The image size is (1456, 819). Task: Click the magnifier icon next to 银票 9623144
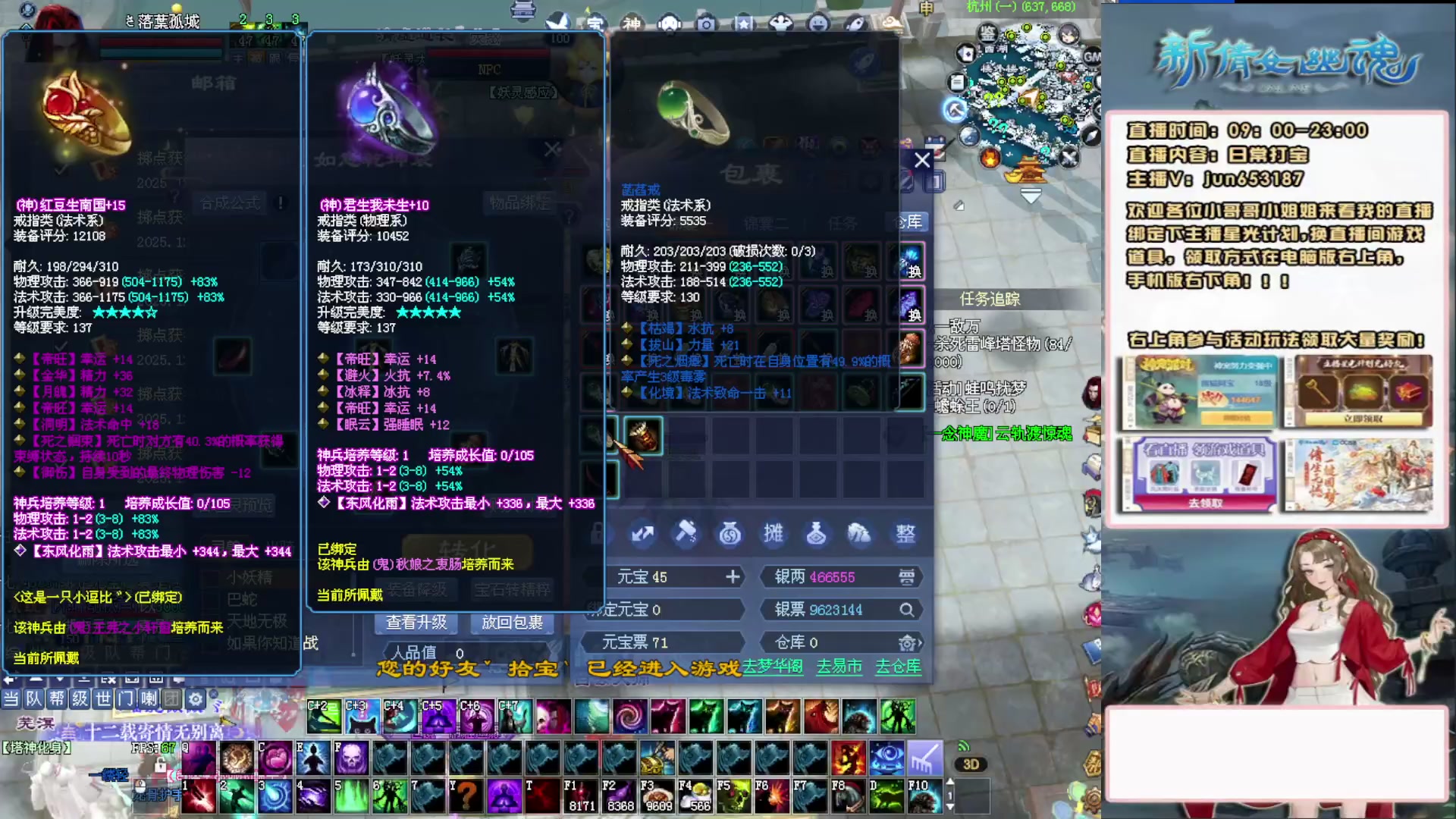click(907, 609)
